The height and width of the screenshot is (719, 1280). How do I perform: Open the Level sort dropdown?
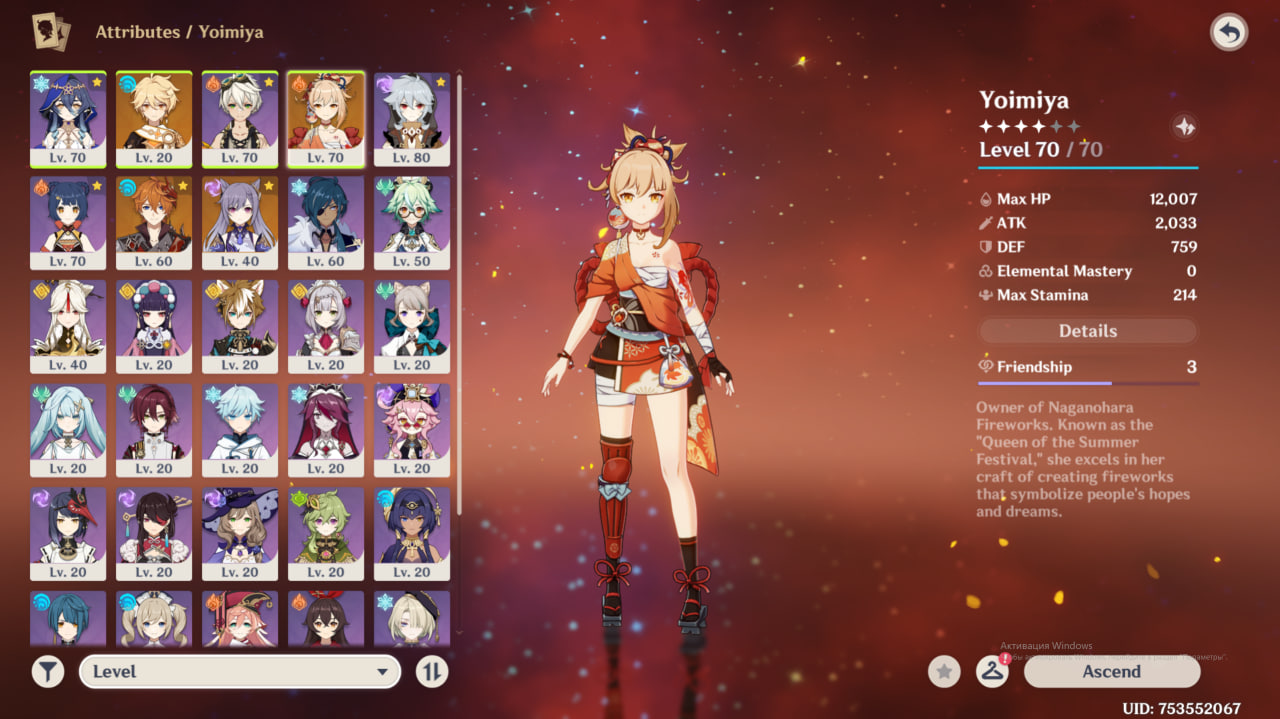(x=240, y=672)
